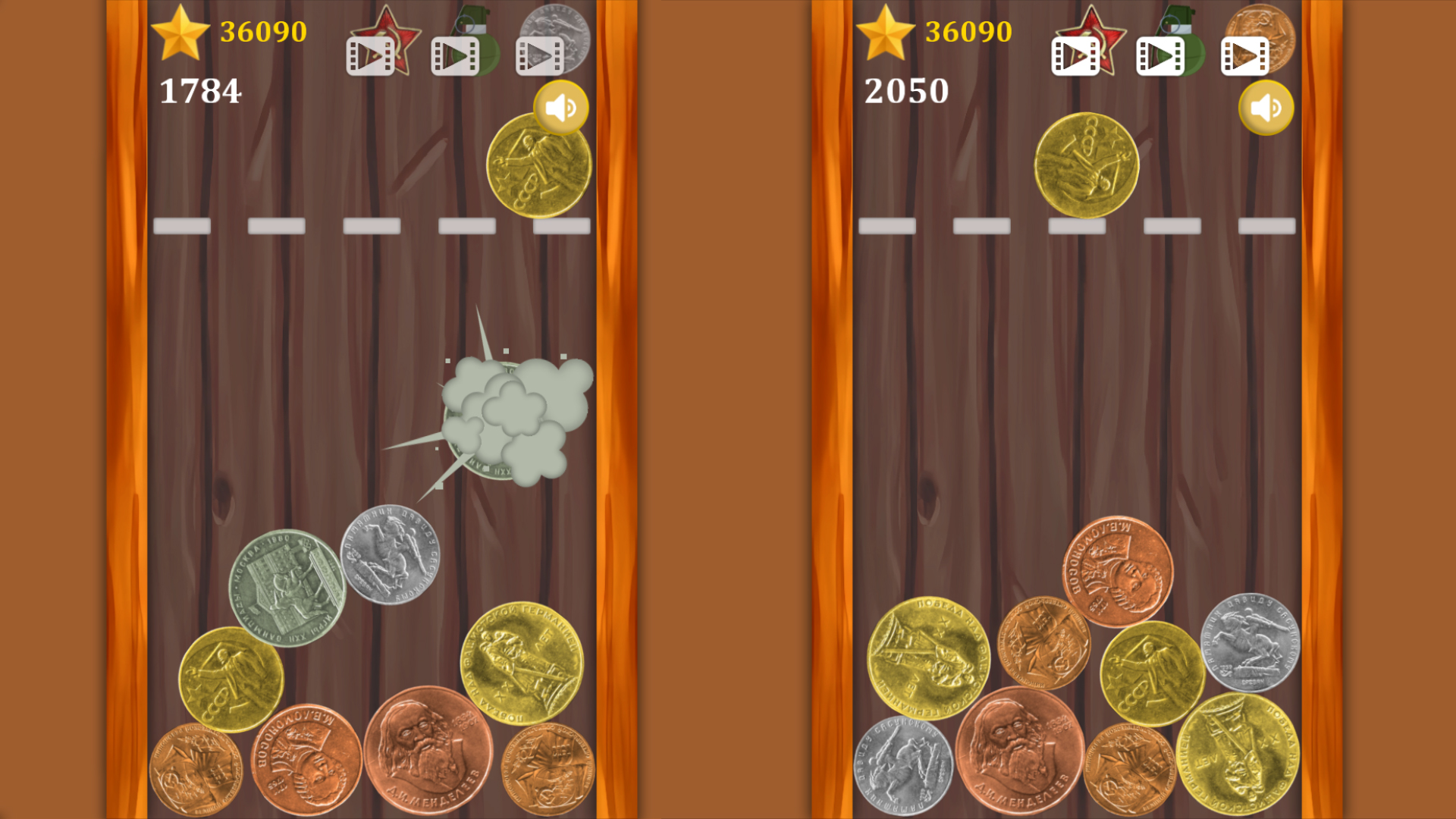This screenshot has width=1456, height=819.
Task: Click the score total 36090
Action: pos(263,32)
